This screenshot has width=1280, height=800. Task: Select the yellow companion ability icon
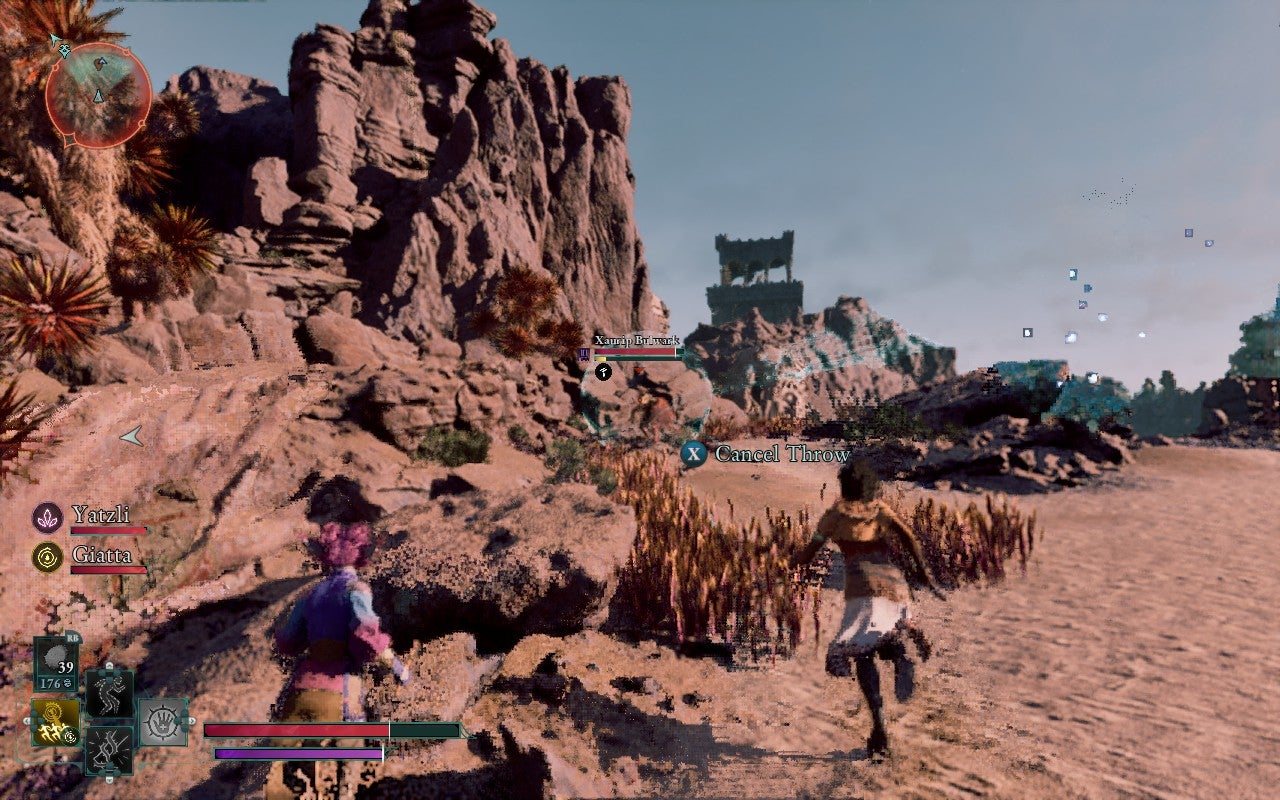tap(56, 721)
